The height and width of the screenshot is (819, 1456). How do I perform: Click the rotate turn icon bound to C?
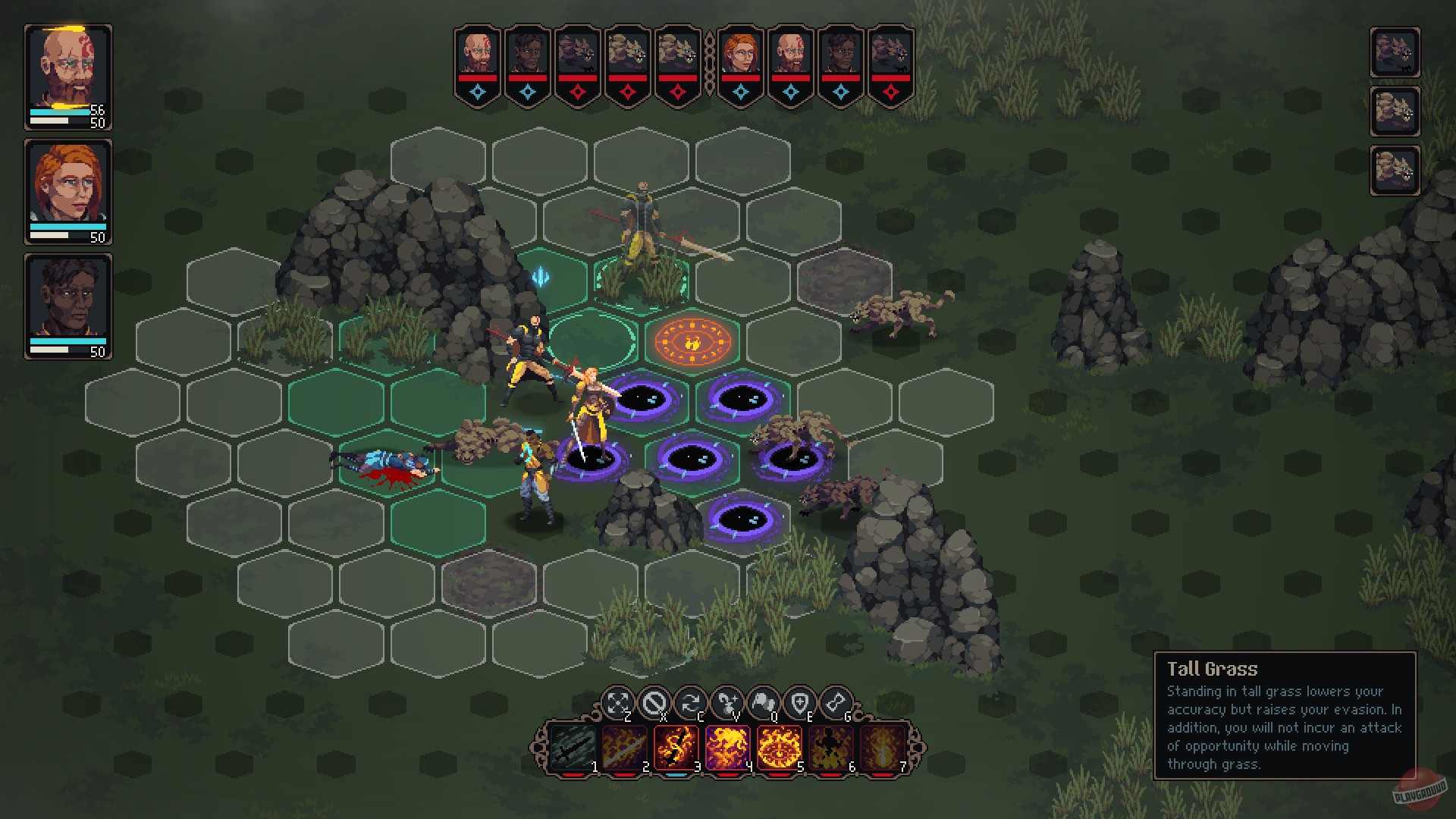pyautogui.click(x=692, y=700)
